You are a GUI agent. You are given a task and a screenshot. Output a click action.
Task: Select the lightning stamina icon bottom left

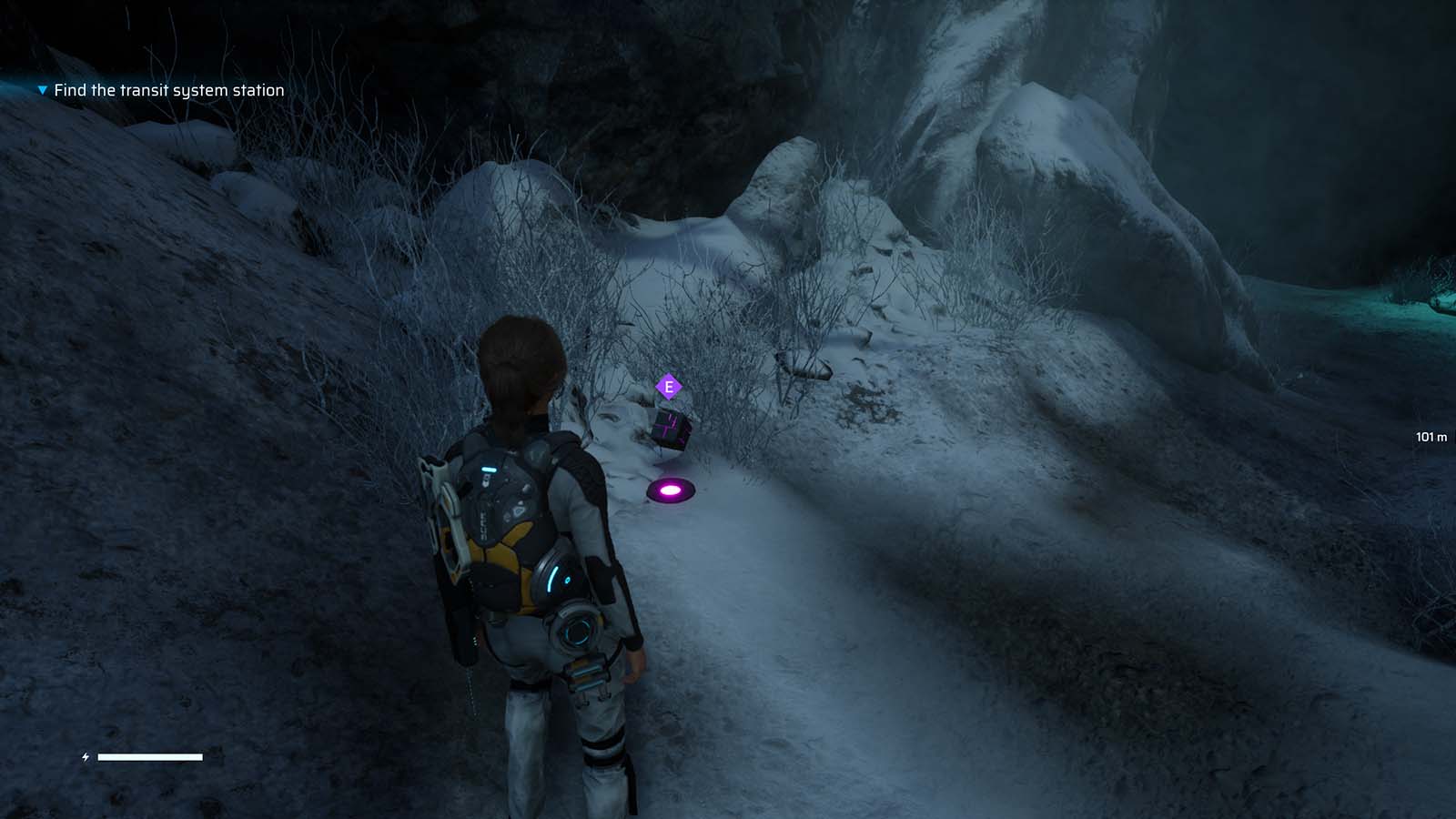pos(85,755)
